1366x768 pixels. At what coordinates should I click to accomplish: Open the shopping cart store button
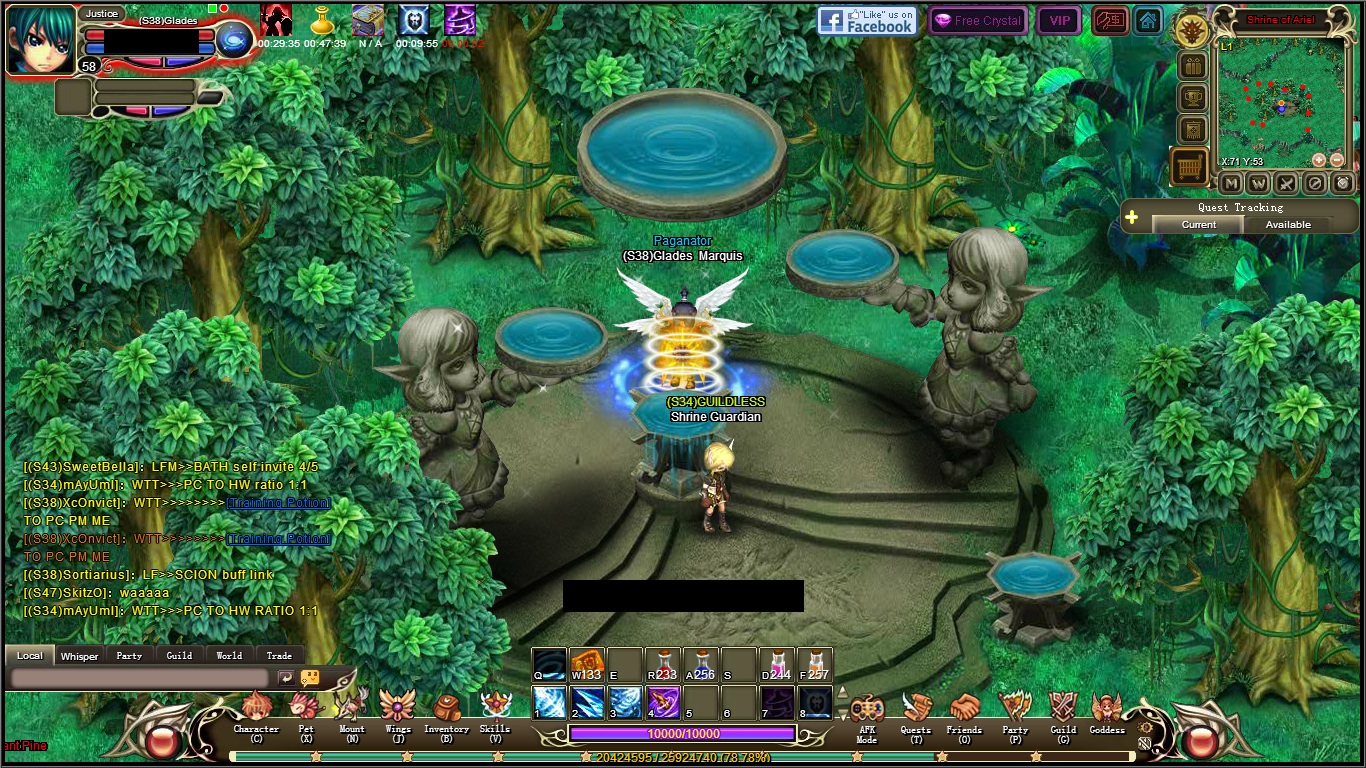(x=1190, y=167)
